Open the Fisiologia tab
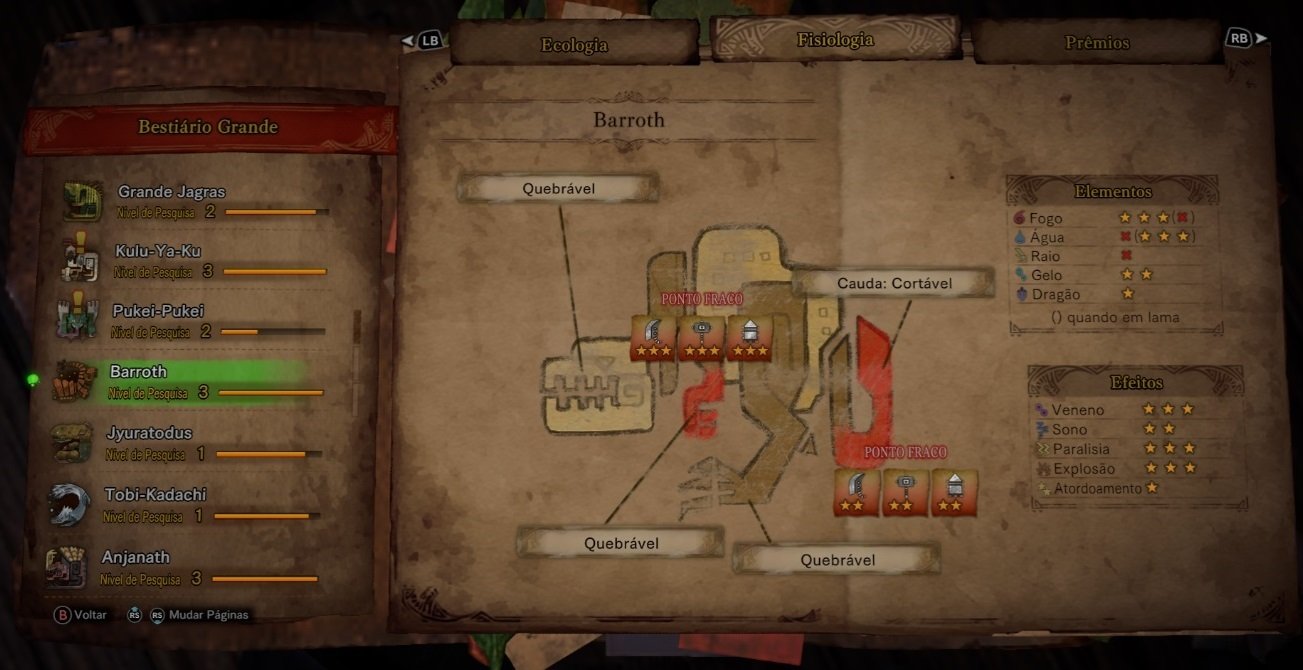1303x670 pixels. [835, 41]
